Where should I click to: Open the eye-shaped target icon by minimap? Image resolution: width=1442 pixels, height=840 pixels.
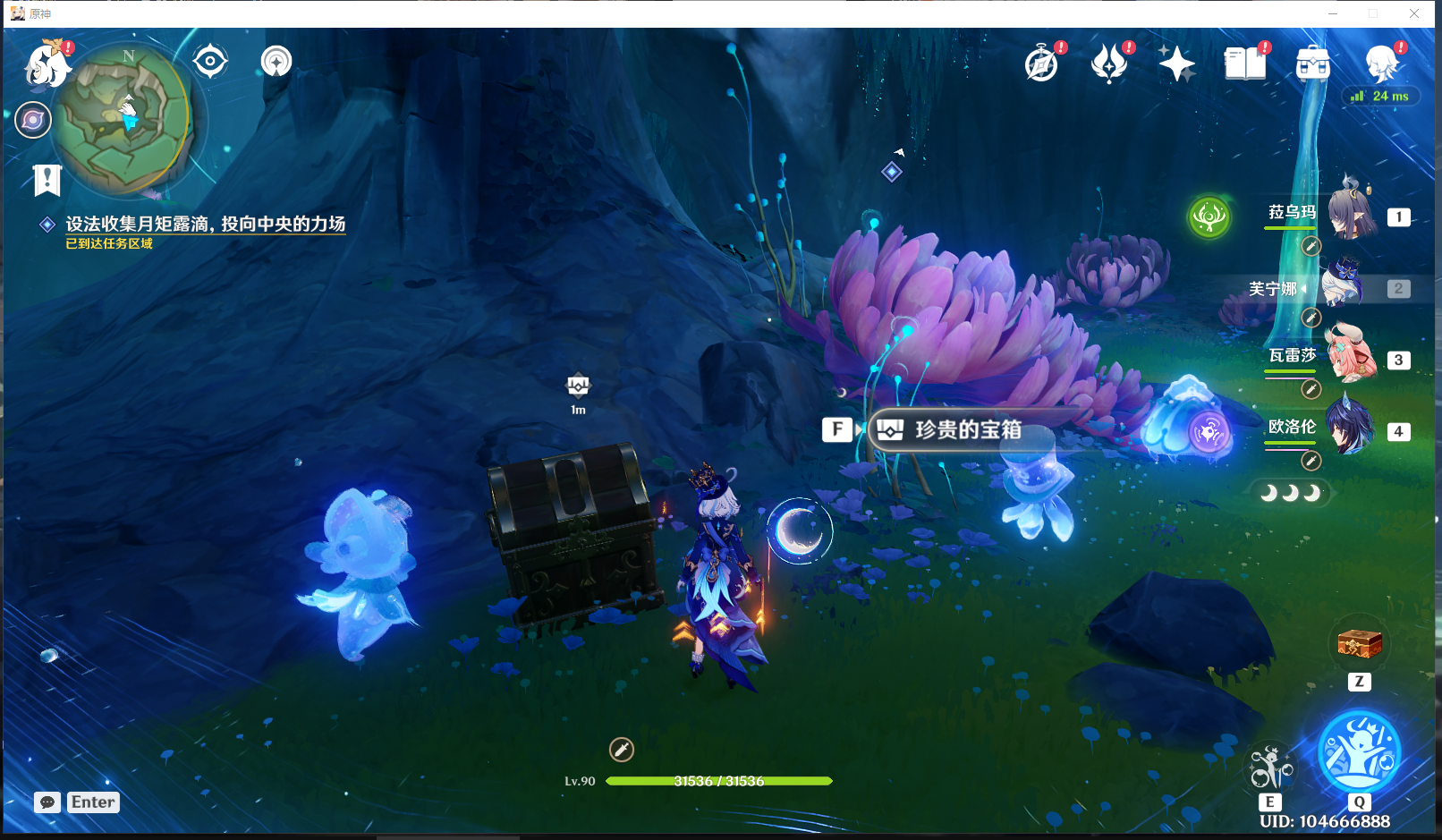tap(210, 62)
